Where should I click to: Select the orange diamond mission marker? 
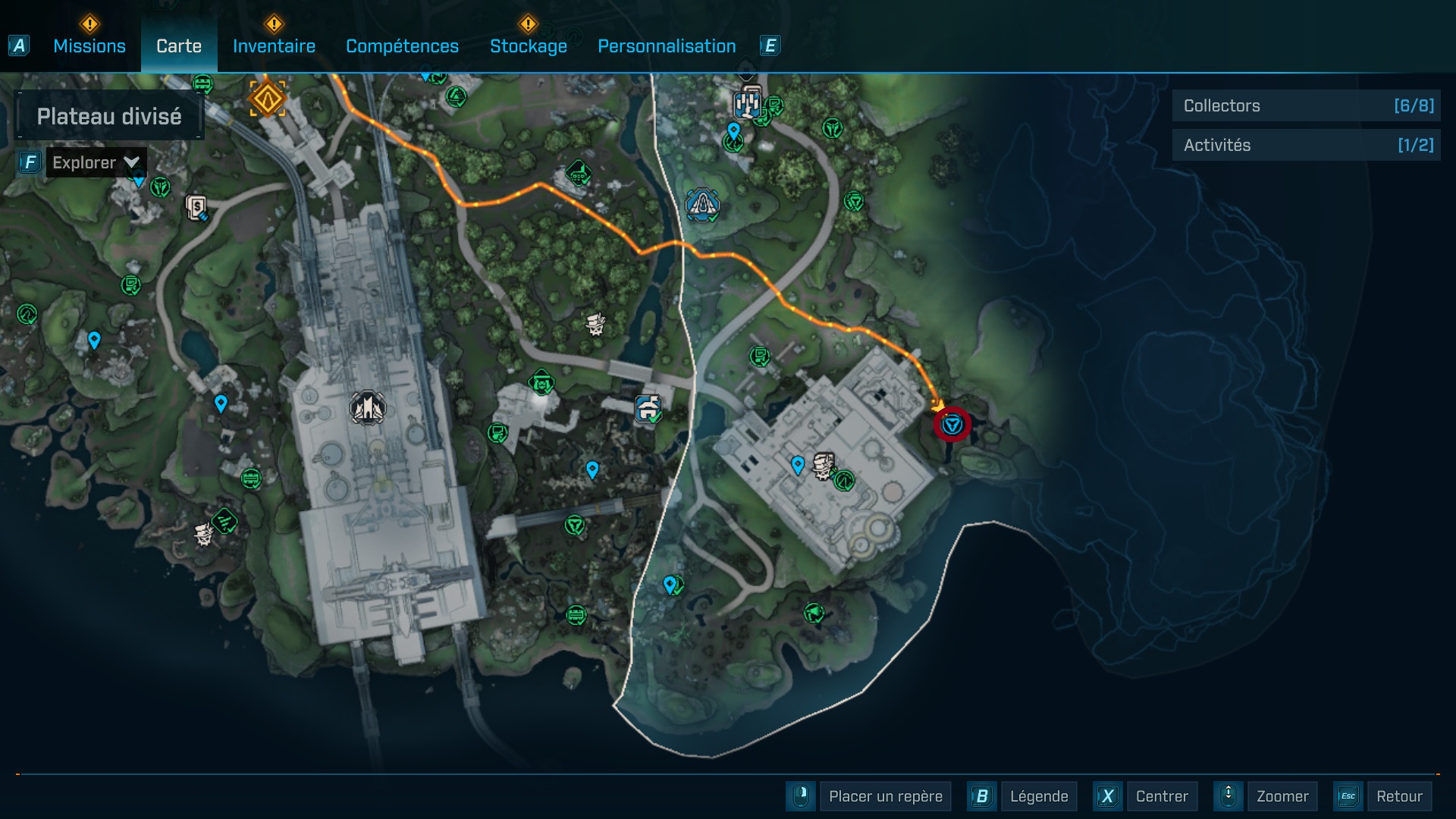[x=267, y=99]
